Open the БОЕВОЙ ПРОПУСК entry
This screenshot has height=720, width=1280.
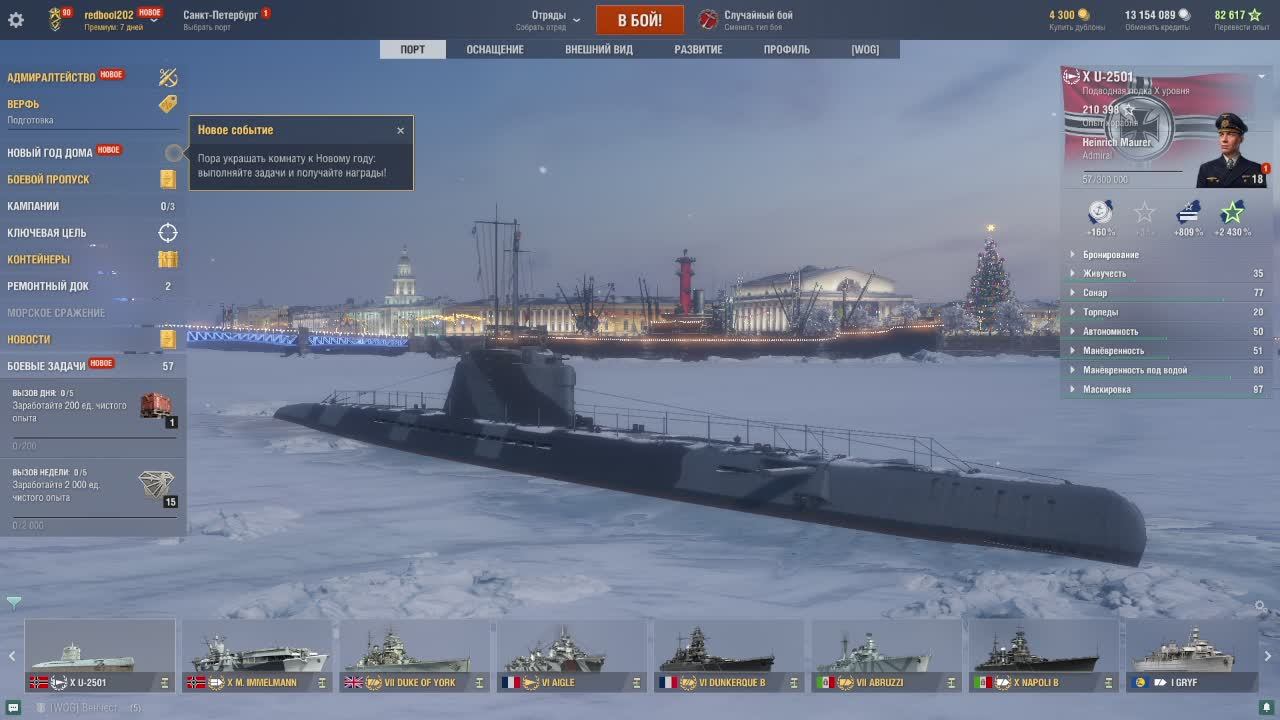point(49,180)
